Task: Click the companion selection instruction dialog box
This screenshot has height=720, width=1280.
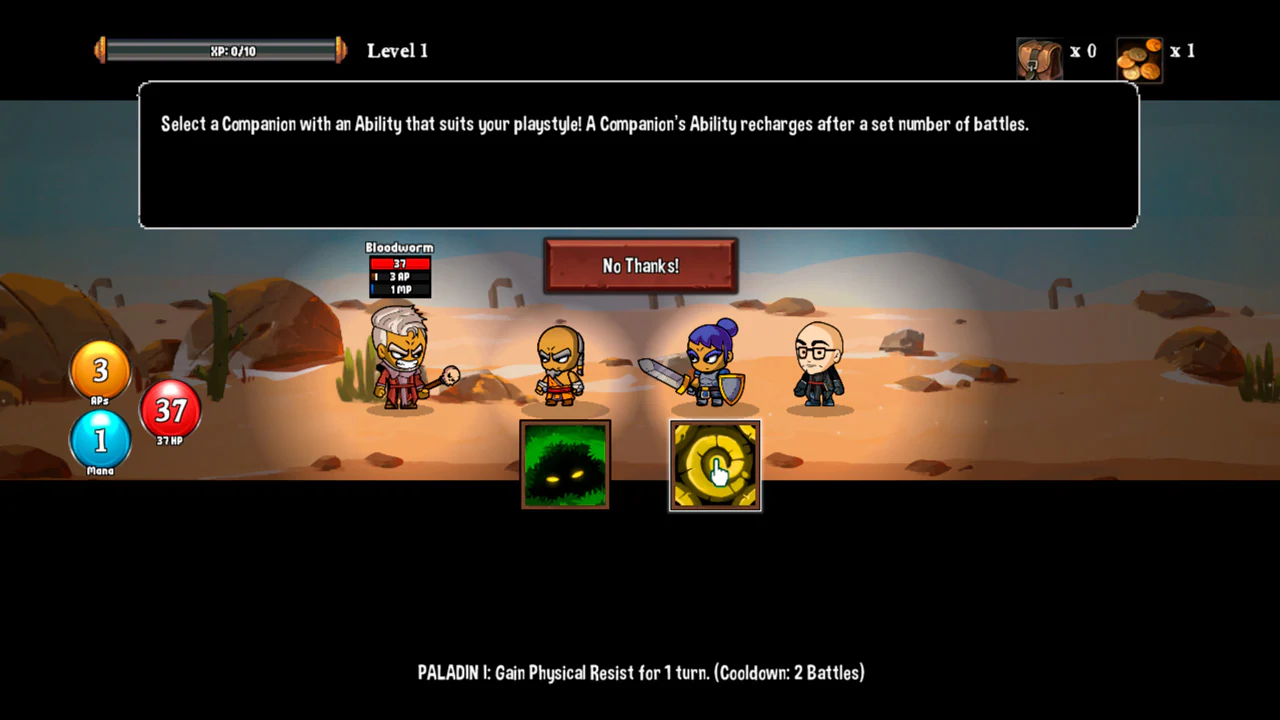Action: [x=640, y=155]
